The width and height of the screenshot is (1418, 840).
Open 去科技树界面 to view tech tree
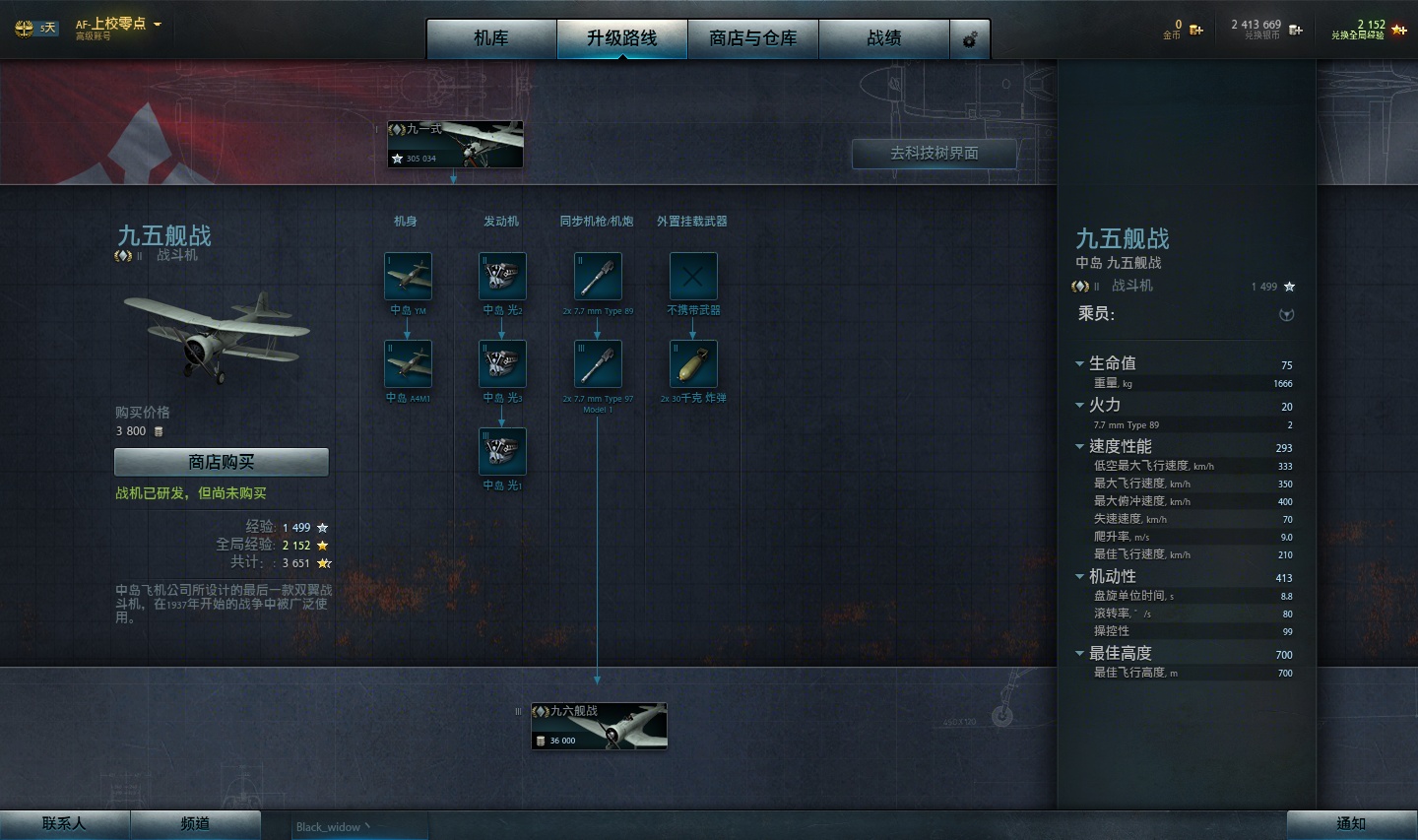[932, 154]
